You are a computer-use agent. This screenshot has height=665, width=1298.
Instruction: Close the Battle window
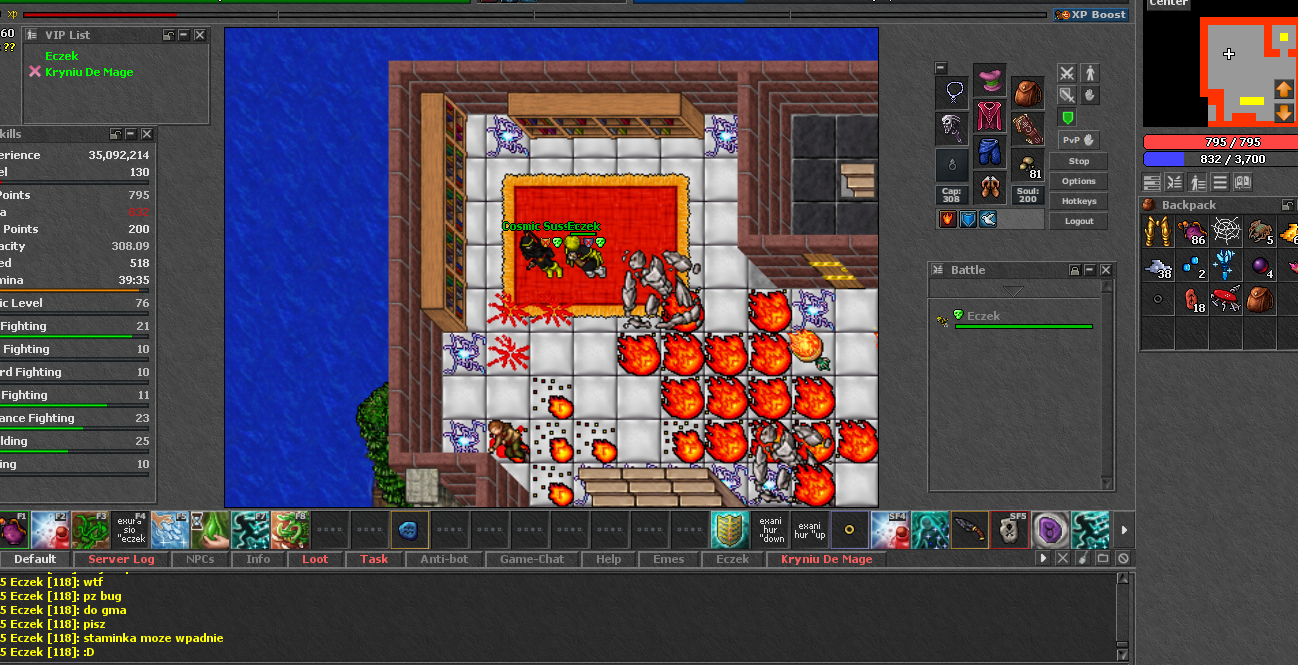pyautogui.click(x=1106, y=270)
